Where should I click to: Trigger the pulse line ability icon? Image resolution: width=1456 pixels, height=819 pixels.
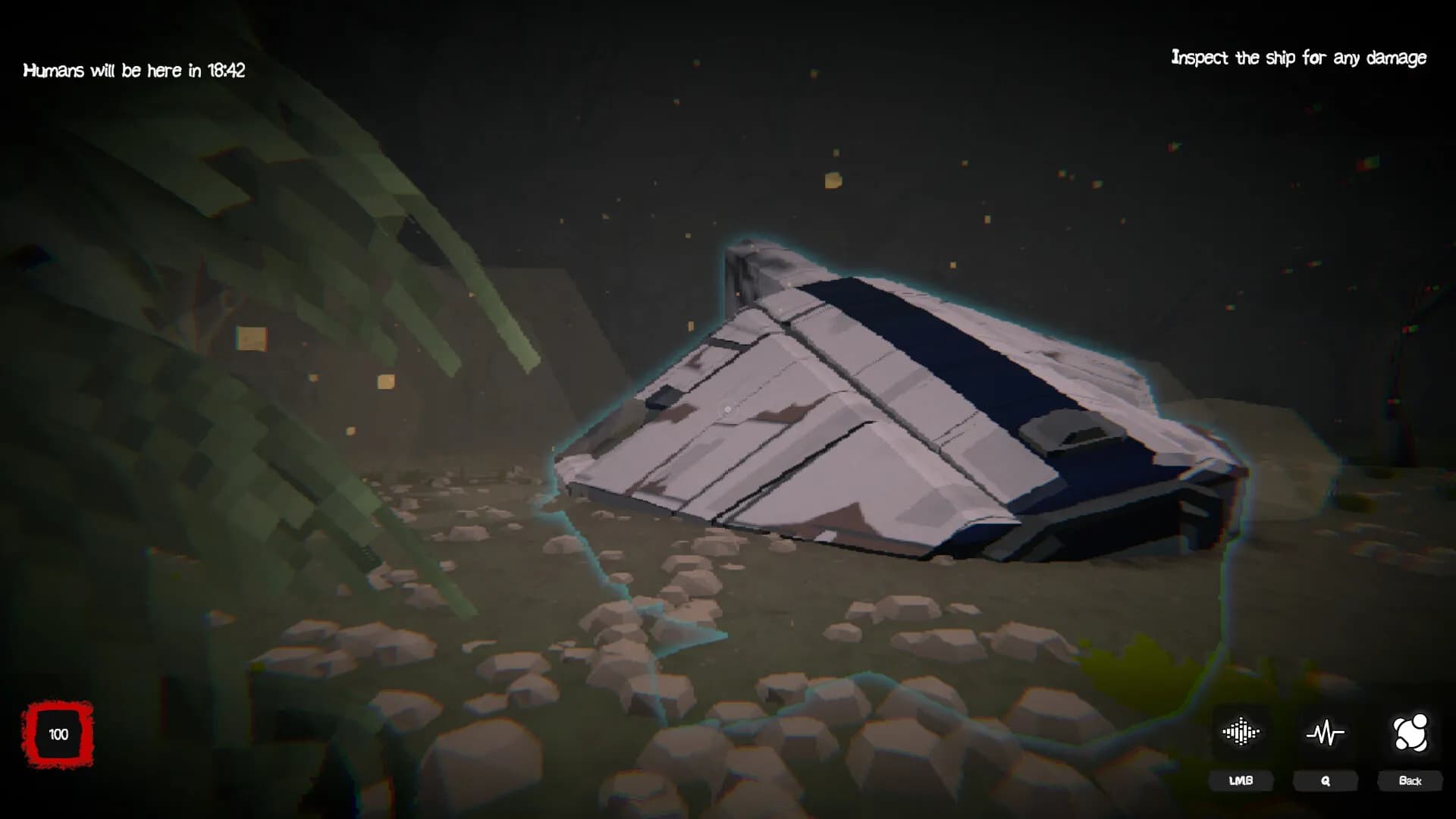(1325, 733)
